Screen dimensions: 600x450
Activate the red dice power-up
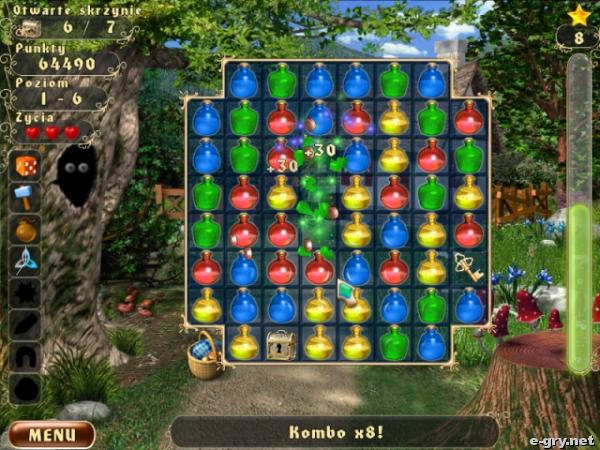point(26,166)
